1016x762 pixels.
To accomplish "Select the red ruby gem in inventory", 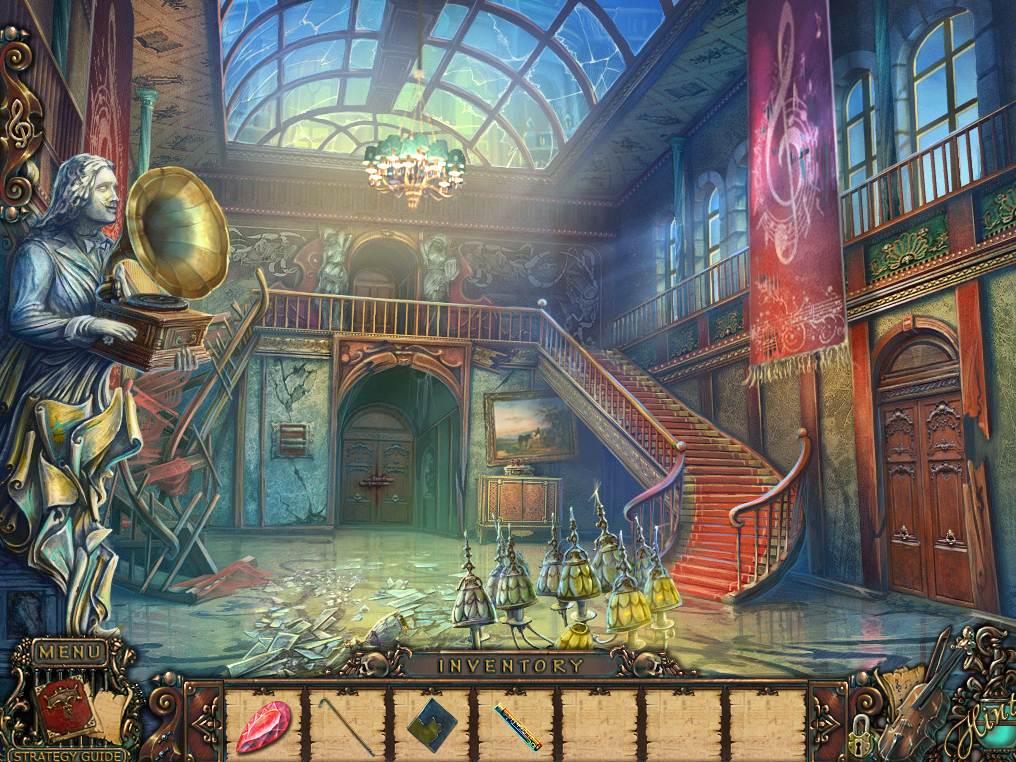I will tap(263, 725).
